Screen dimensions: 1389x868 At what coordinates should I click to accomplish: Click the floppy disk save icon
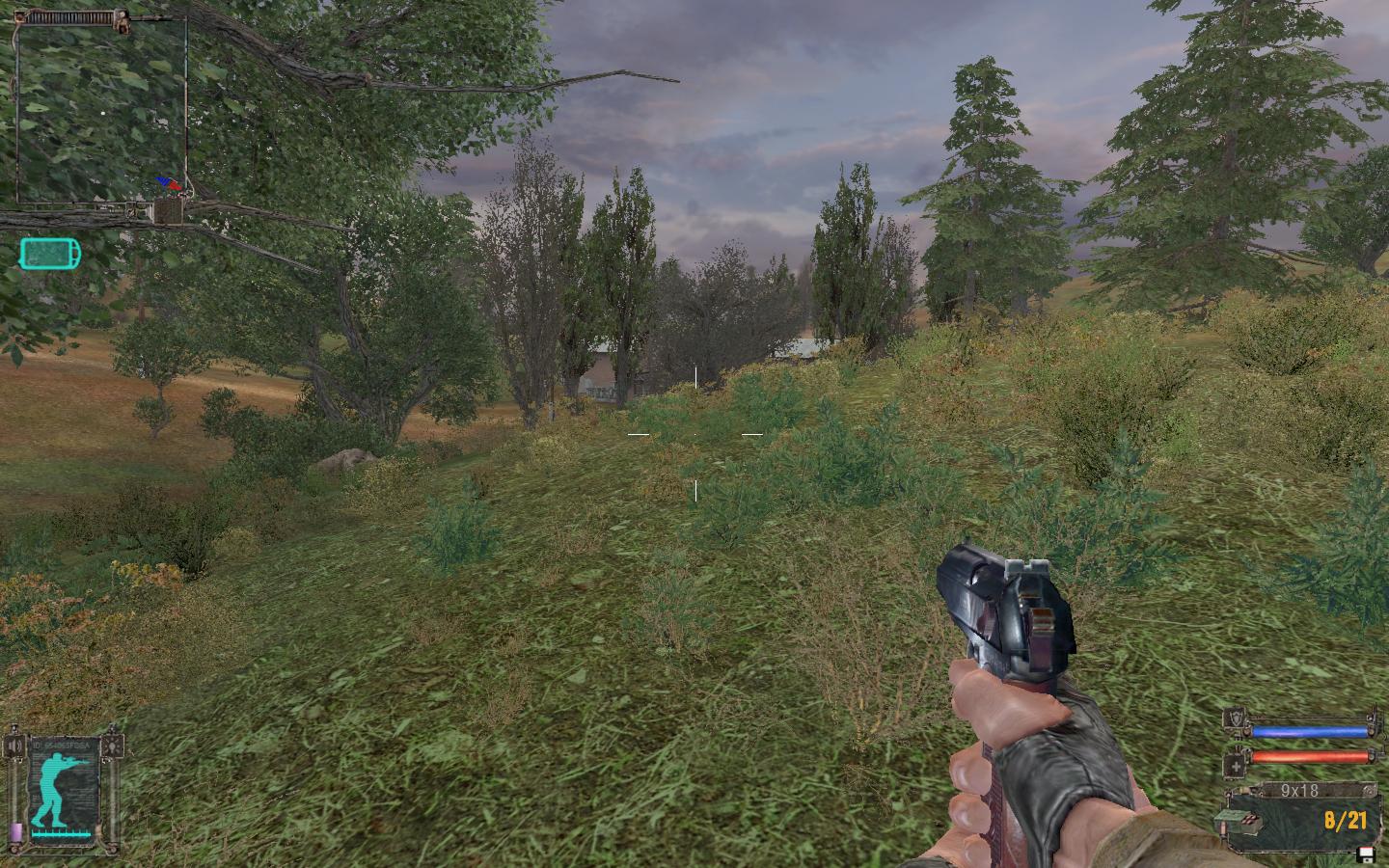[x=1365, y=854]
